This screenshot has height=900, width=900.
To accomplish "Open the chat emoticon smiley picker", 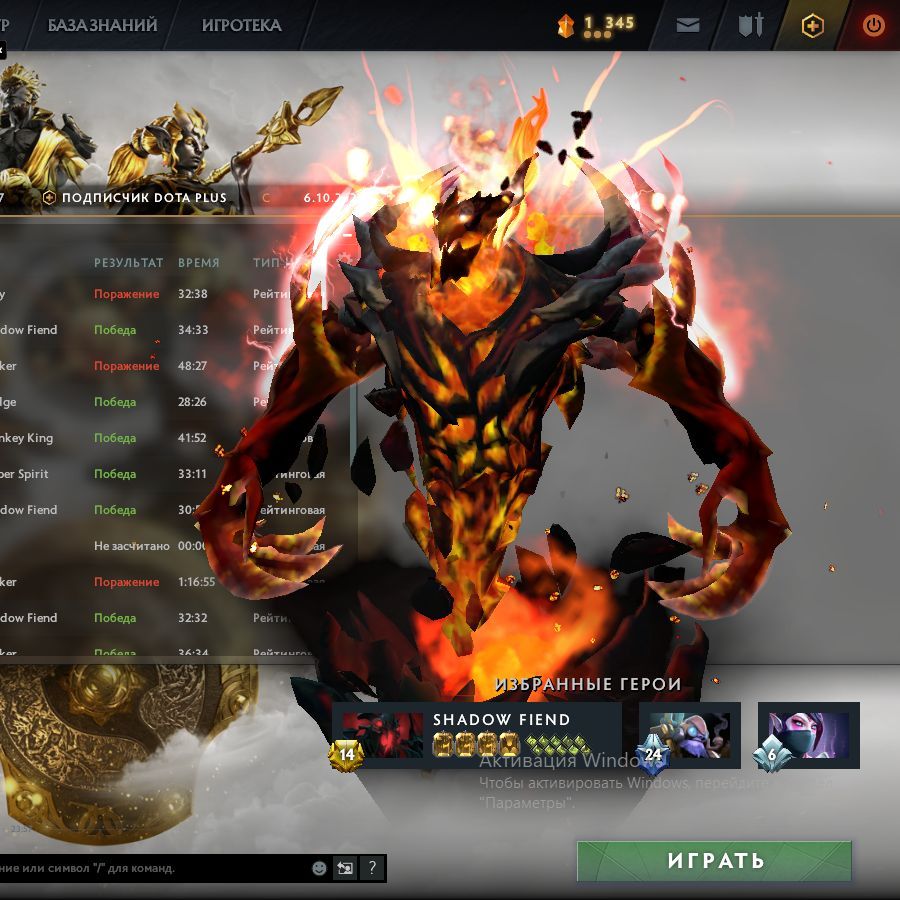I will point(319,868).
